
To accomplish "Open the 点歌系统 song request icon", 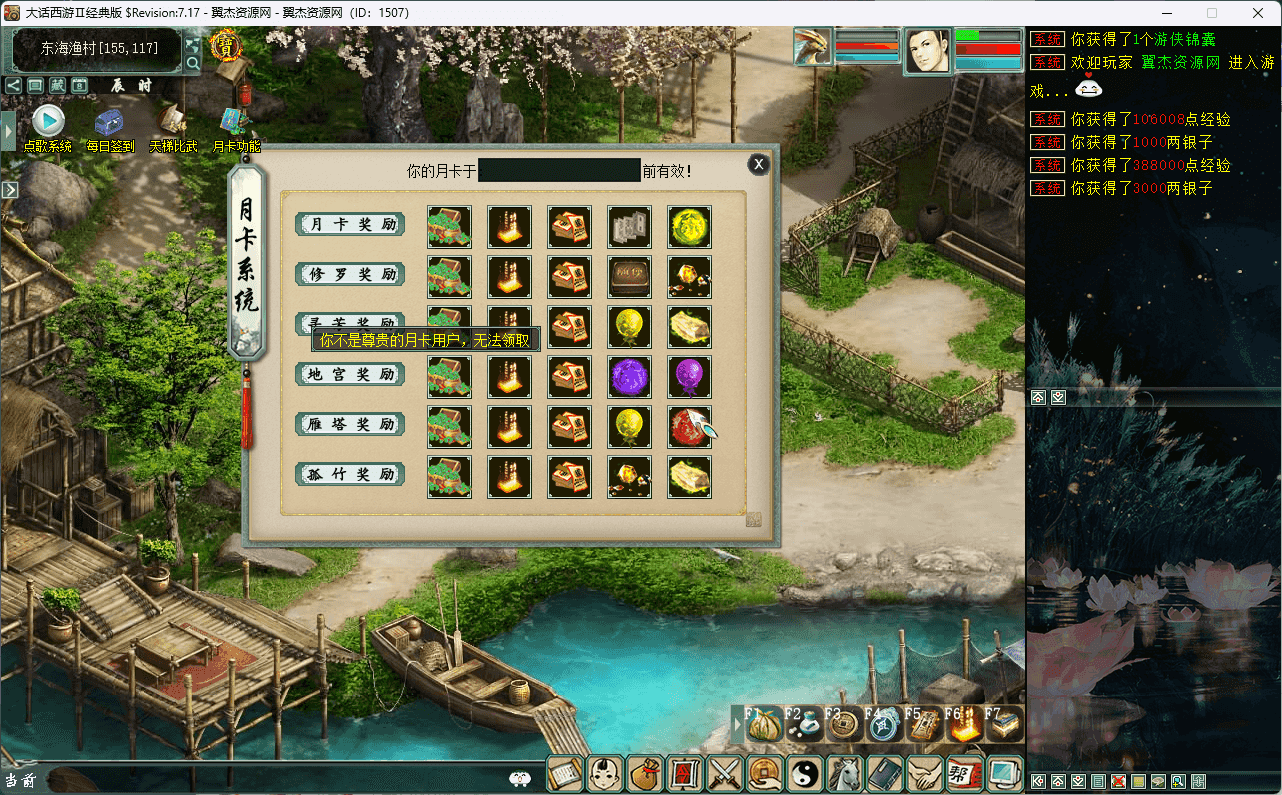I will [x=48, y=122].
